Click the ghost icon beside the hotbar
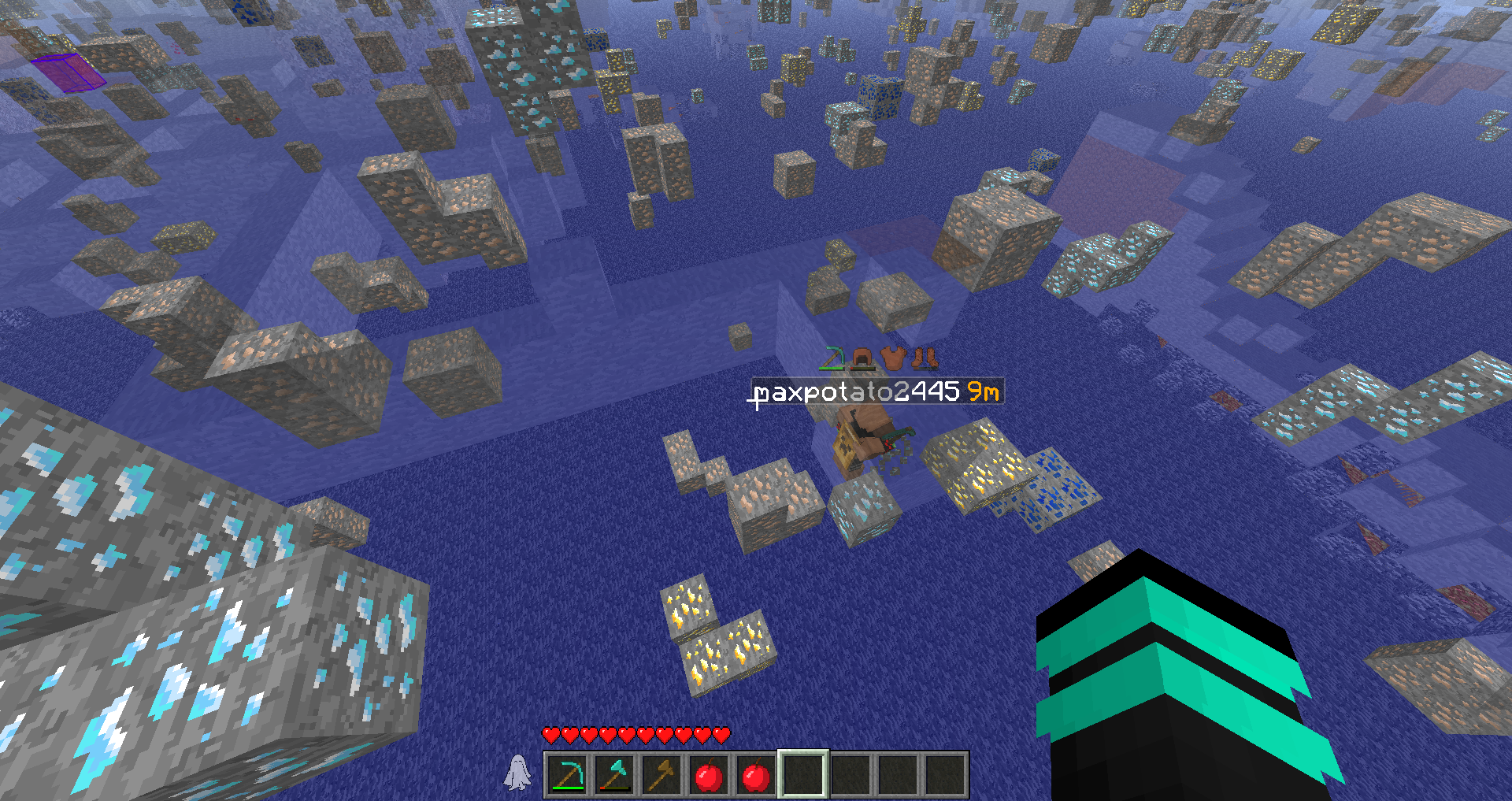 [517, 772]
